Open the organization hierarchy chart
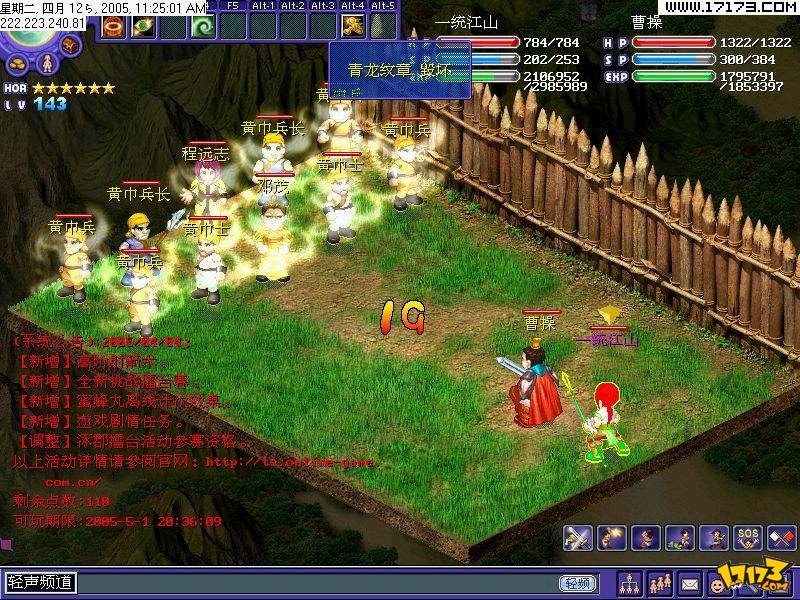The width and height of the screenshot is (800, 600). [631, 582]
